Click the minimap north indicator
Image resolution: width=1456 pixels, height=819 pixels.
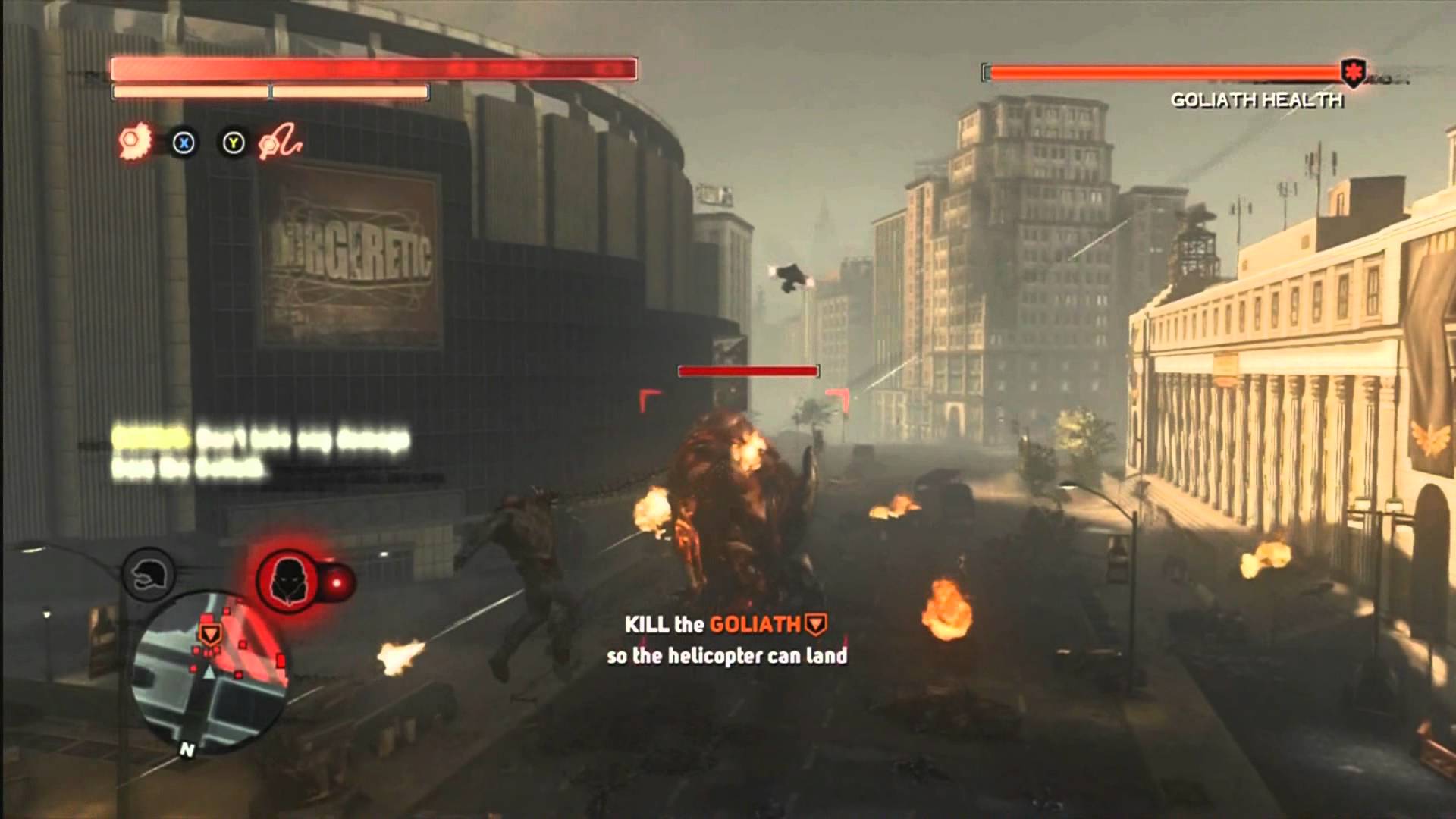187,749
